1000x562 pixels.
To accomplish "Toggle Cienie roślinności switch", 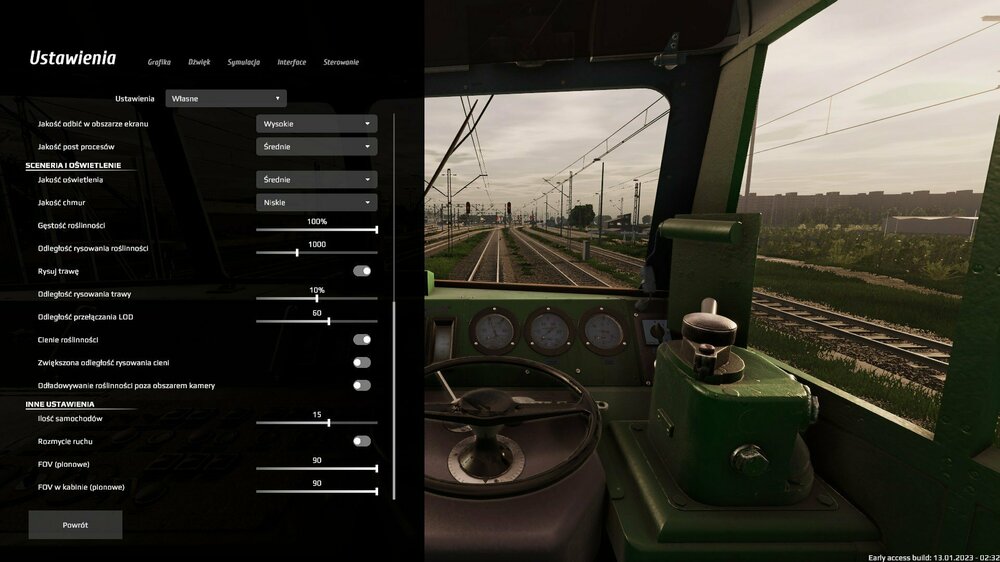I will (x=362, y=340).
